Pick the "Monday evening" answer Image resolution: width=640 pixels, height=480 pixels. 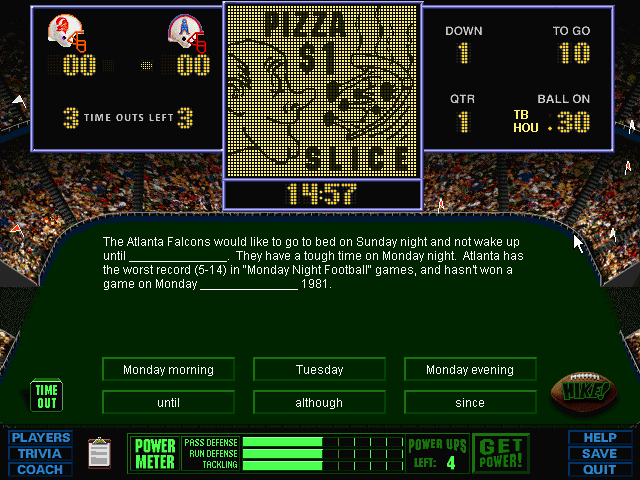click(469, 370)
